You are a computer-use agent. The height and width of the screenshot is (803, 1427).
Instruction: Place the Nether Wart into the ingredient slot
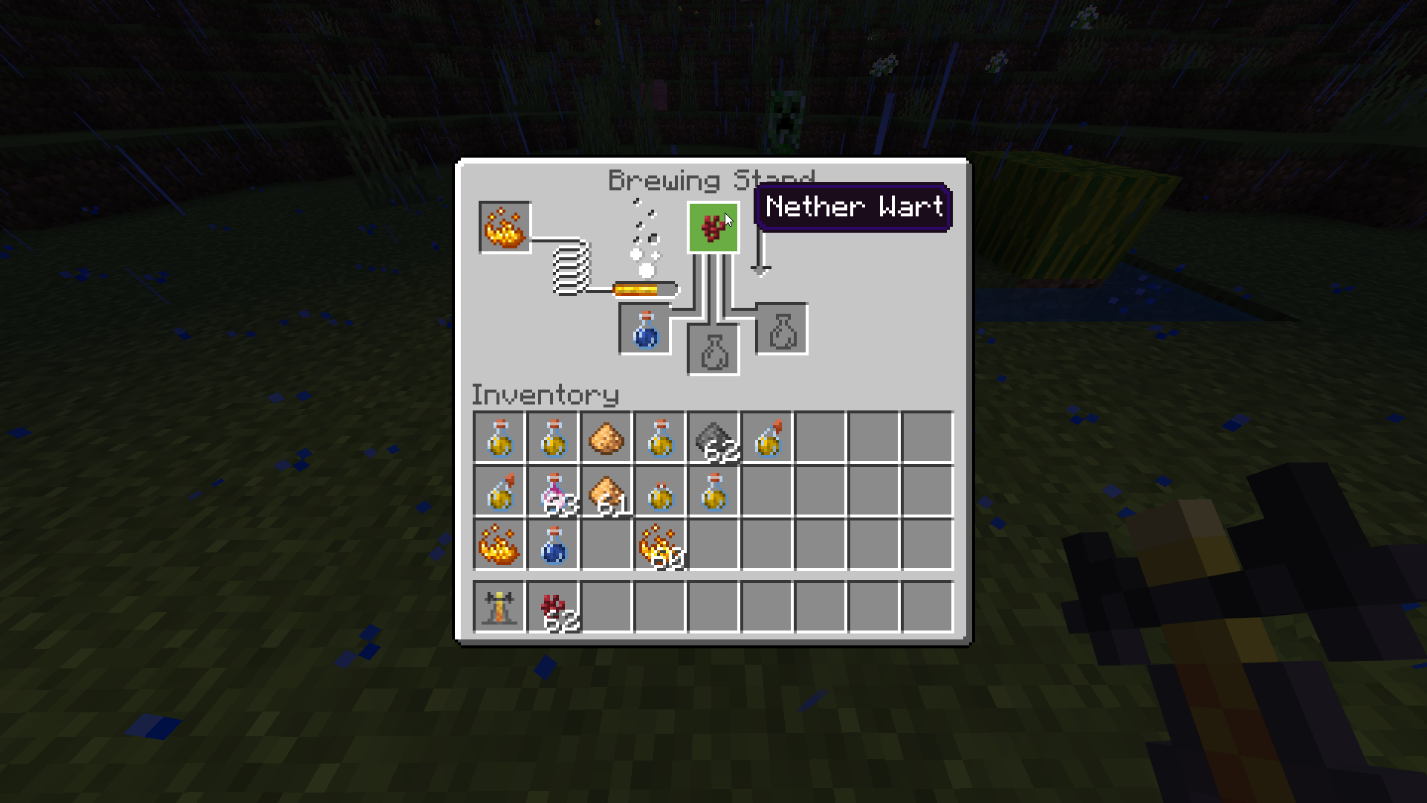713,227
